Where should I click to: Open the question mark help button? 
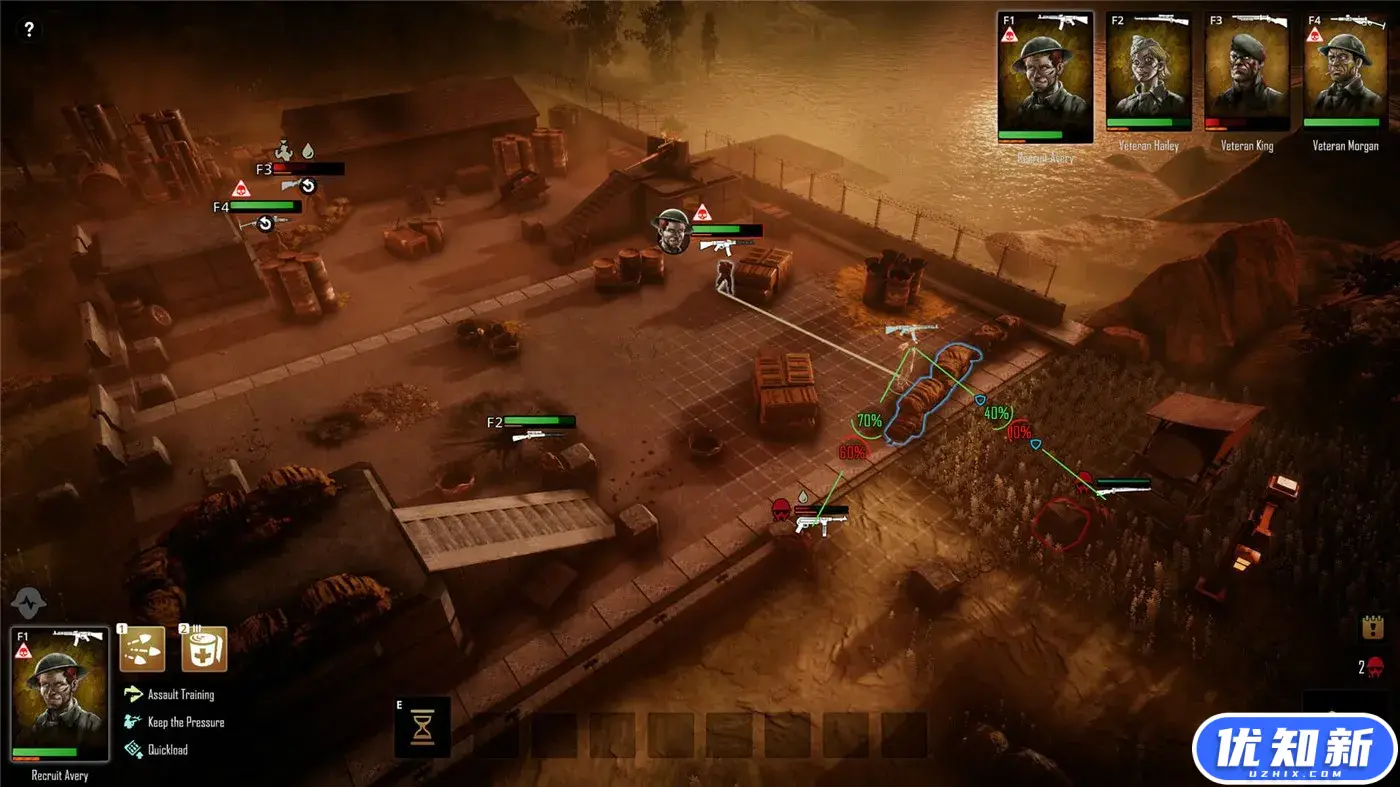29,30
